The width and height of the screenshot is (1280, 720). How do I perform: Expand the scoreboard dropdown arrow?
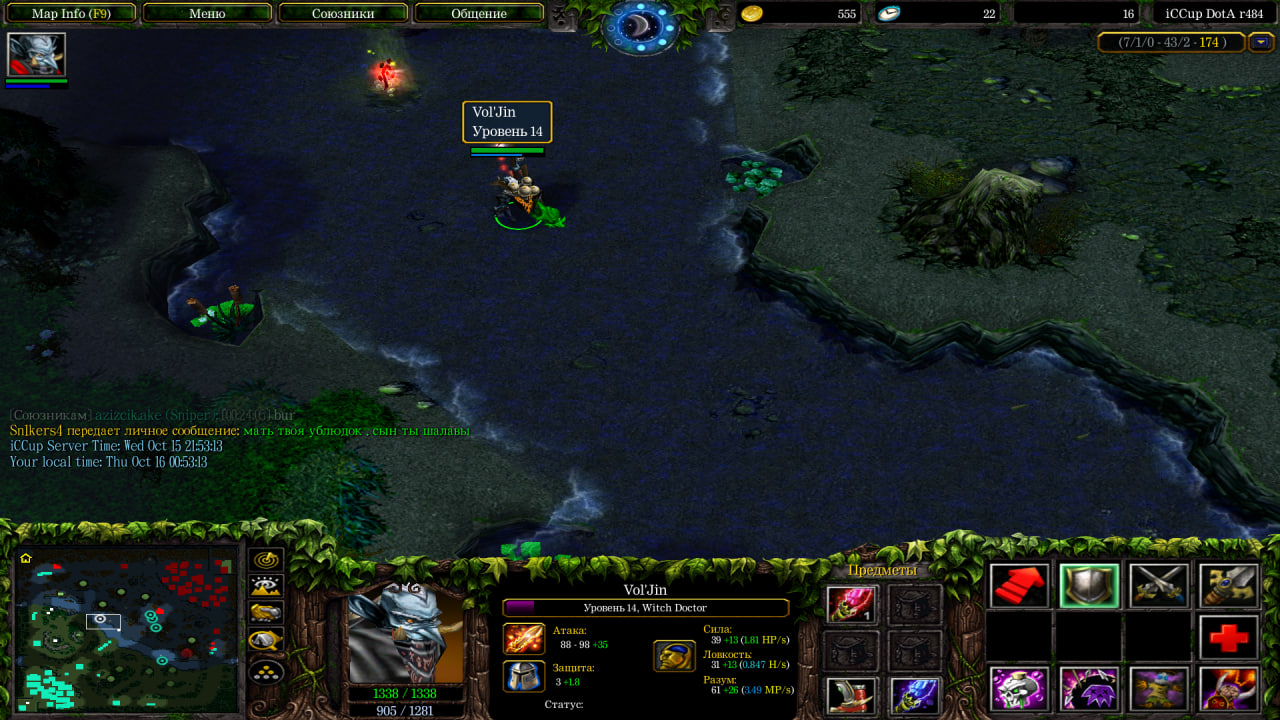point(1260,42)
